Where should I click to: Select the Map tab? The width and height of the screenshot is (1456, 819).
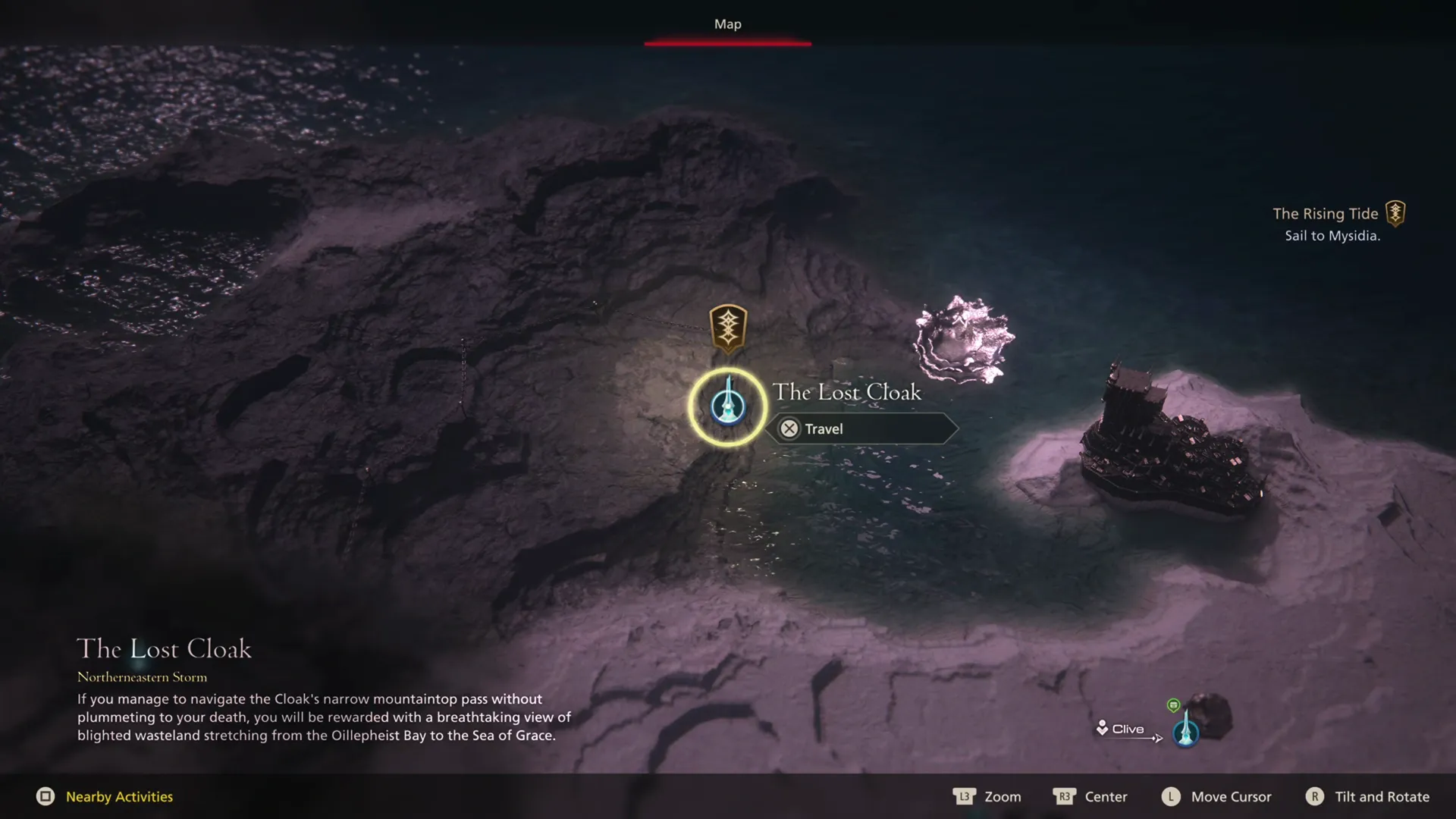[726, 24]
